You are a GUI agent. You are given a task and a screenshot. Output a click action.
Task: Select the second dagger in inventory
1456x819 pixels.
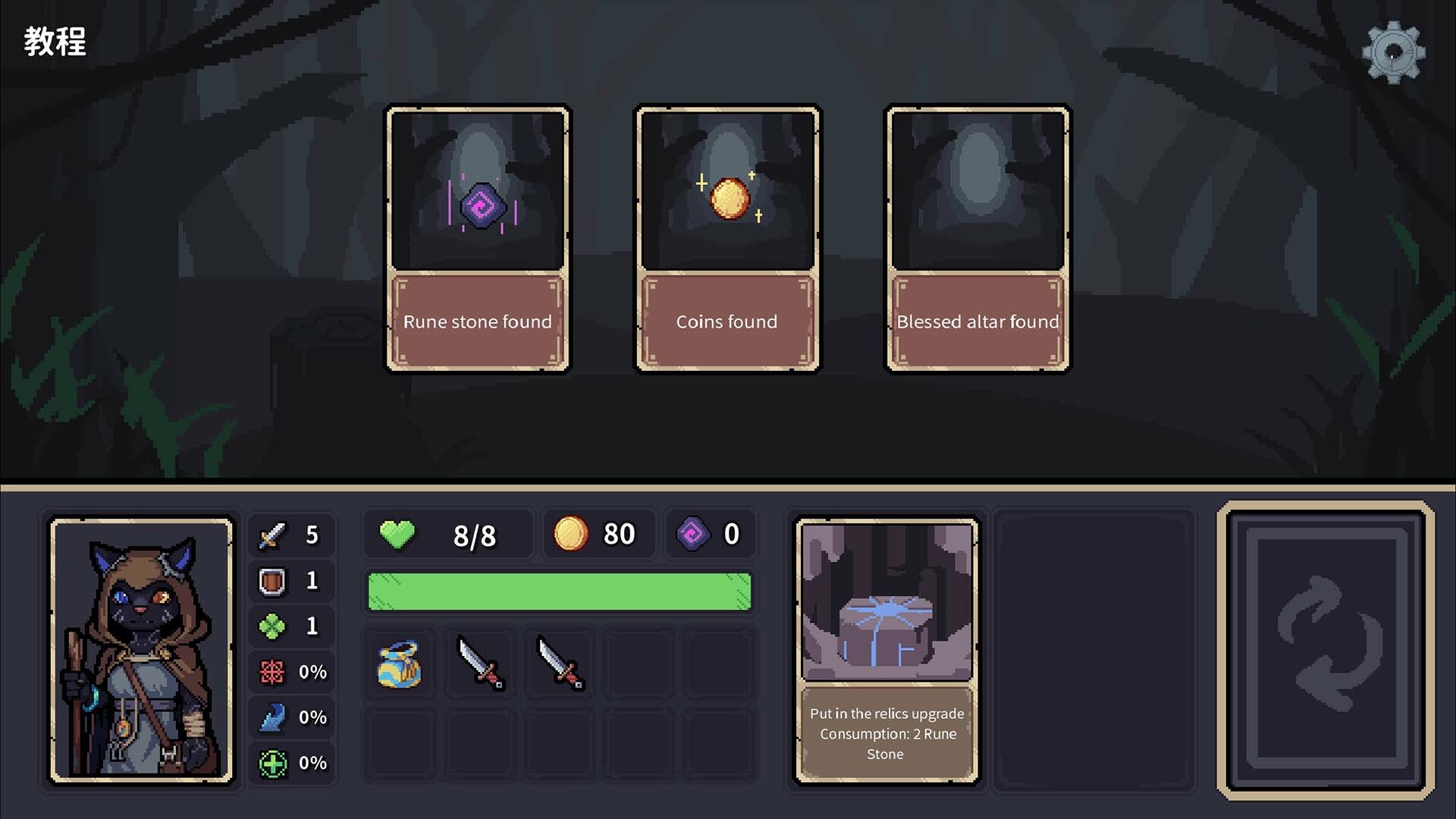[x=559, y=664]
